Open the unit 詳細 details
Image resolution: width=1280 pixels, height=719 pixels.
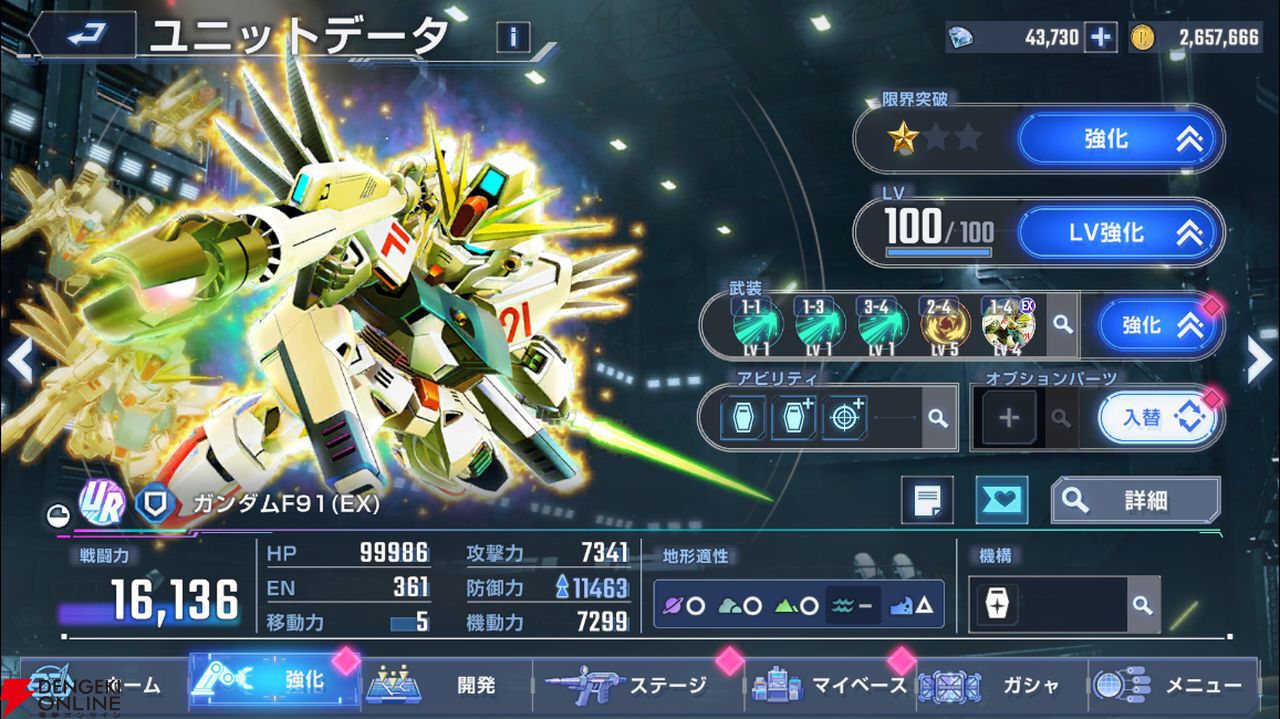tap(1135, 500)
